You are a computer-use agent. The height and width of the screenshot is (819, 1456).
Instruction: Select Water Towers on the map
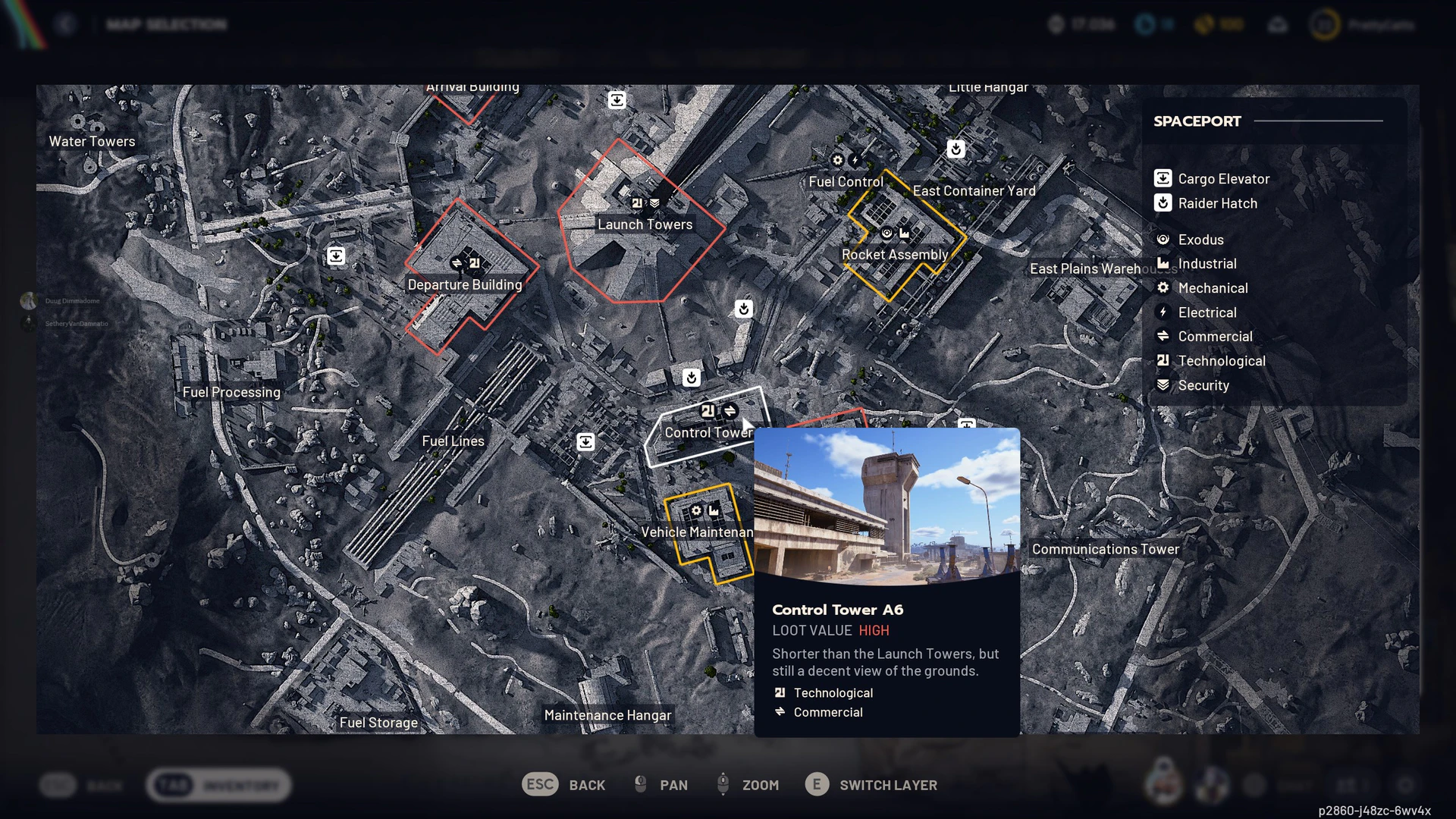tap(92, 141)
